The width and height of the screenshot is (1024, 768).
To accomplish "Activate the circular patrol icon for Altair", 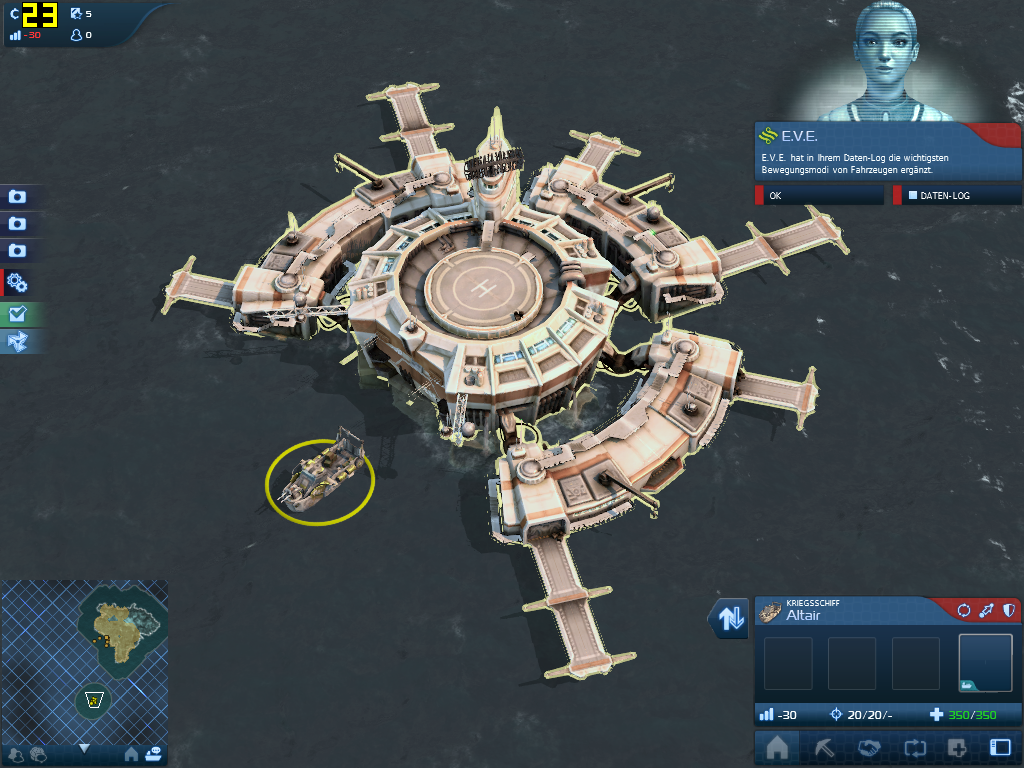I will click(964, 610).
